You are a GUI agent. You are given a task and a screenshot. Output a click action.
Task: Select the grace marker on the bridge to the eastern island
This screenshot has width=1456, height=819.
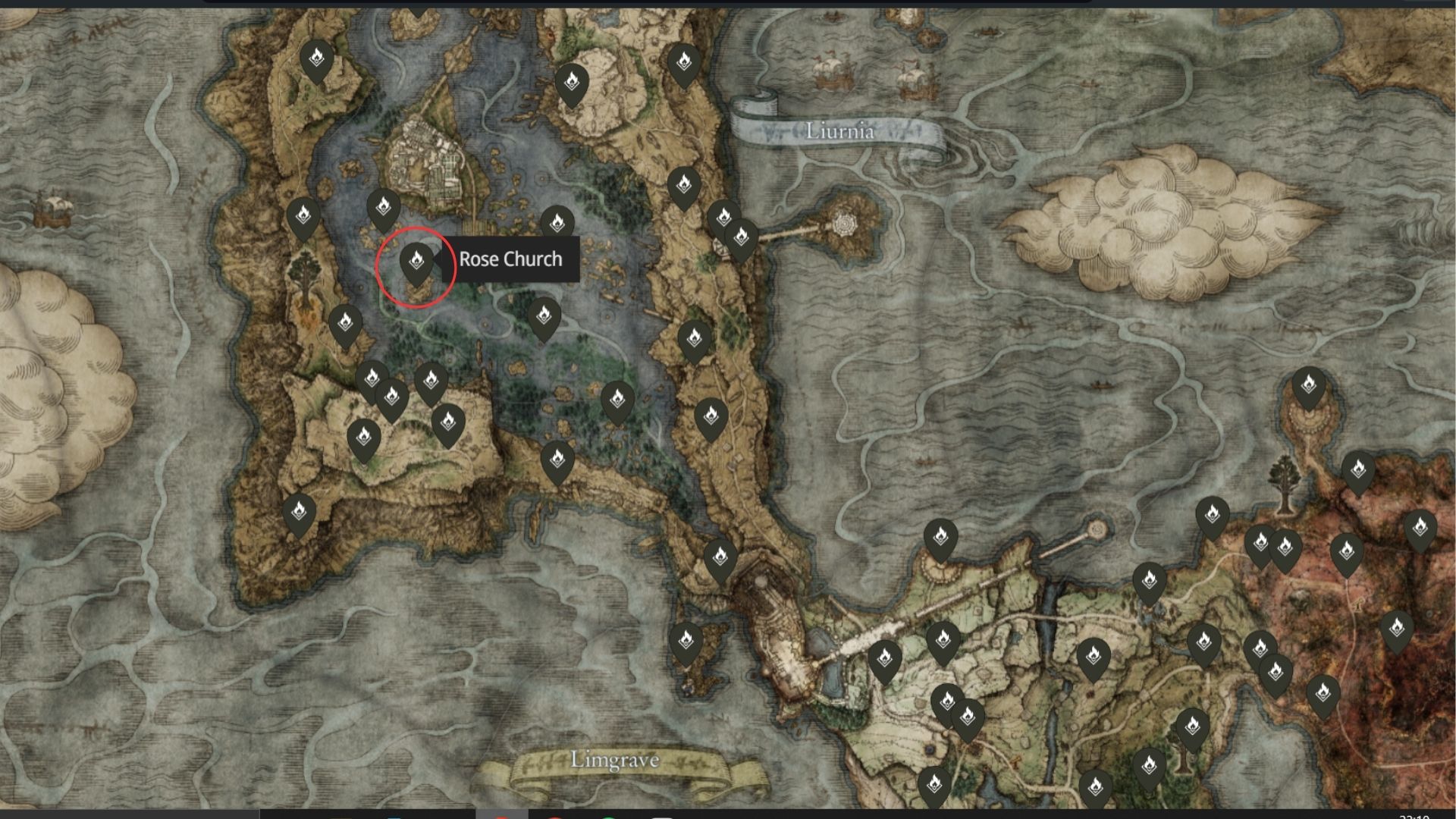pyautogui.click(x=739, y=235)
